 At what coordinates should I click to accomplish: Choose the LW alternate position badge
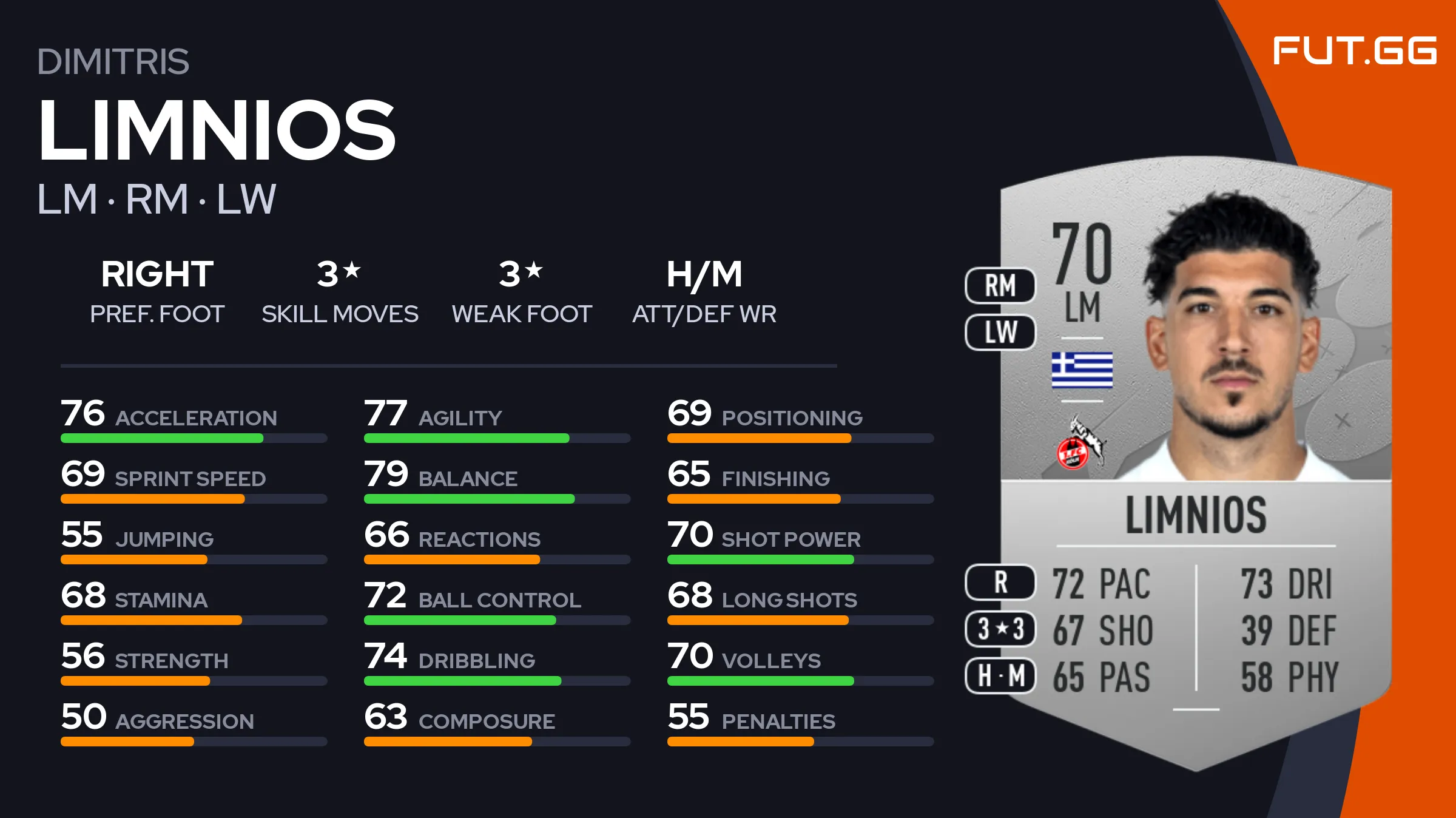pos(1000,332)
